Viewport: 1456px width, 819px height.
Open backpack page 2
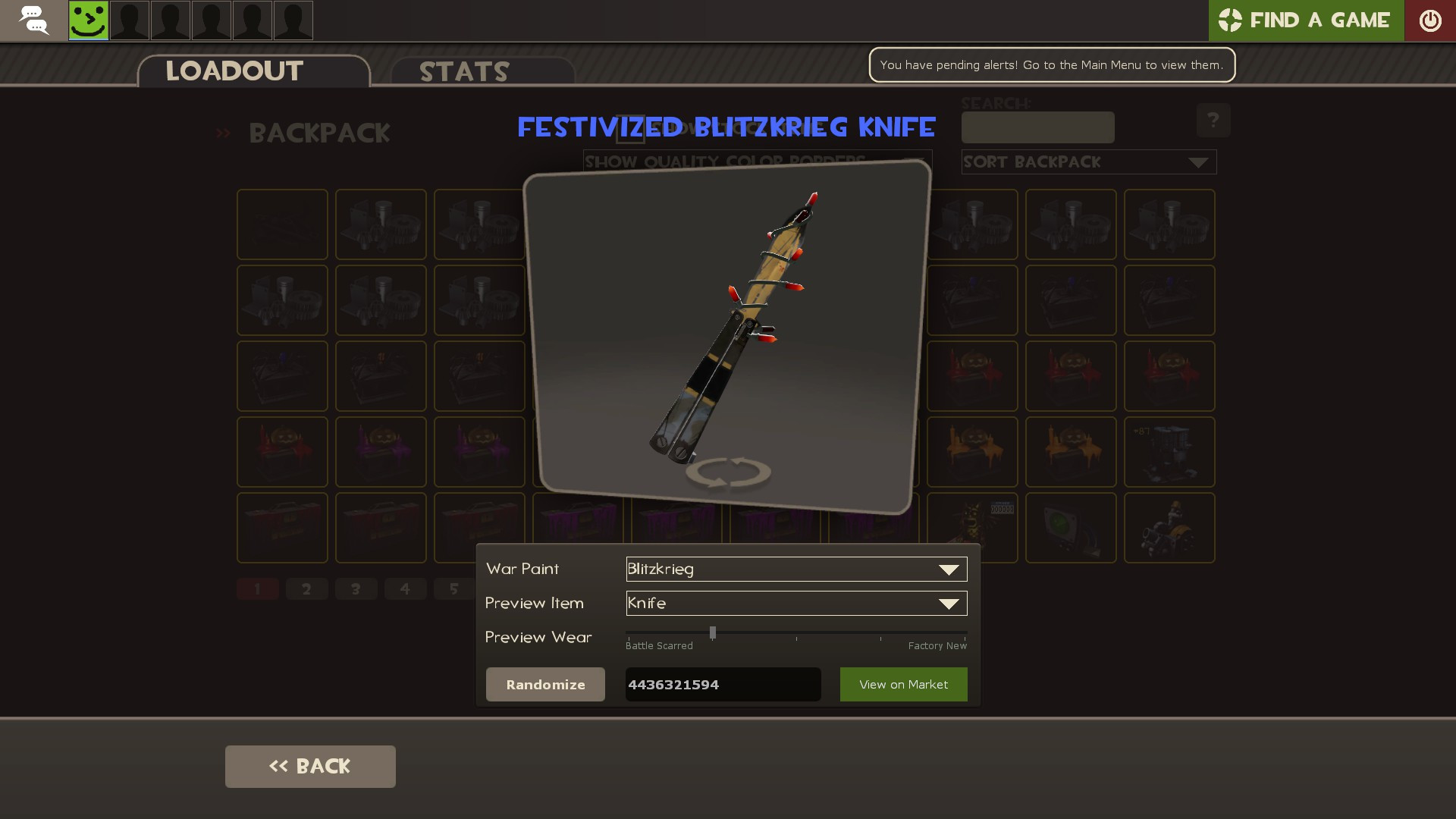(x=306, y=588)
